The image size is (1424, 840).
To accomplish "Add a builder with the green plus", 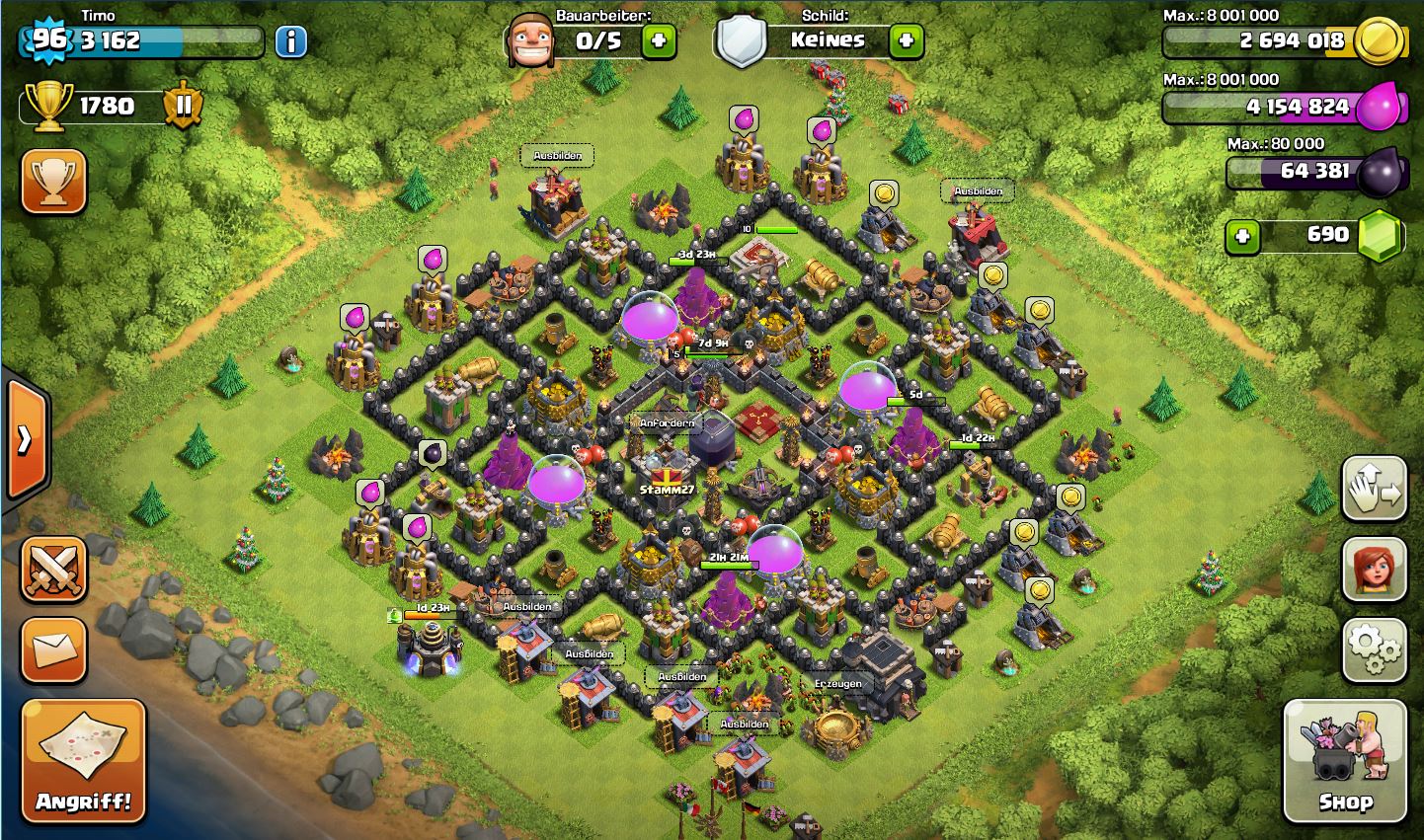I will click(x=659, y=40).
